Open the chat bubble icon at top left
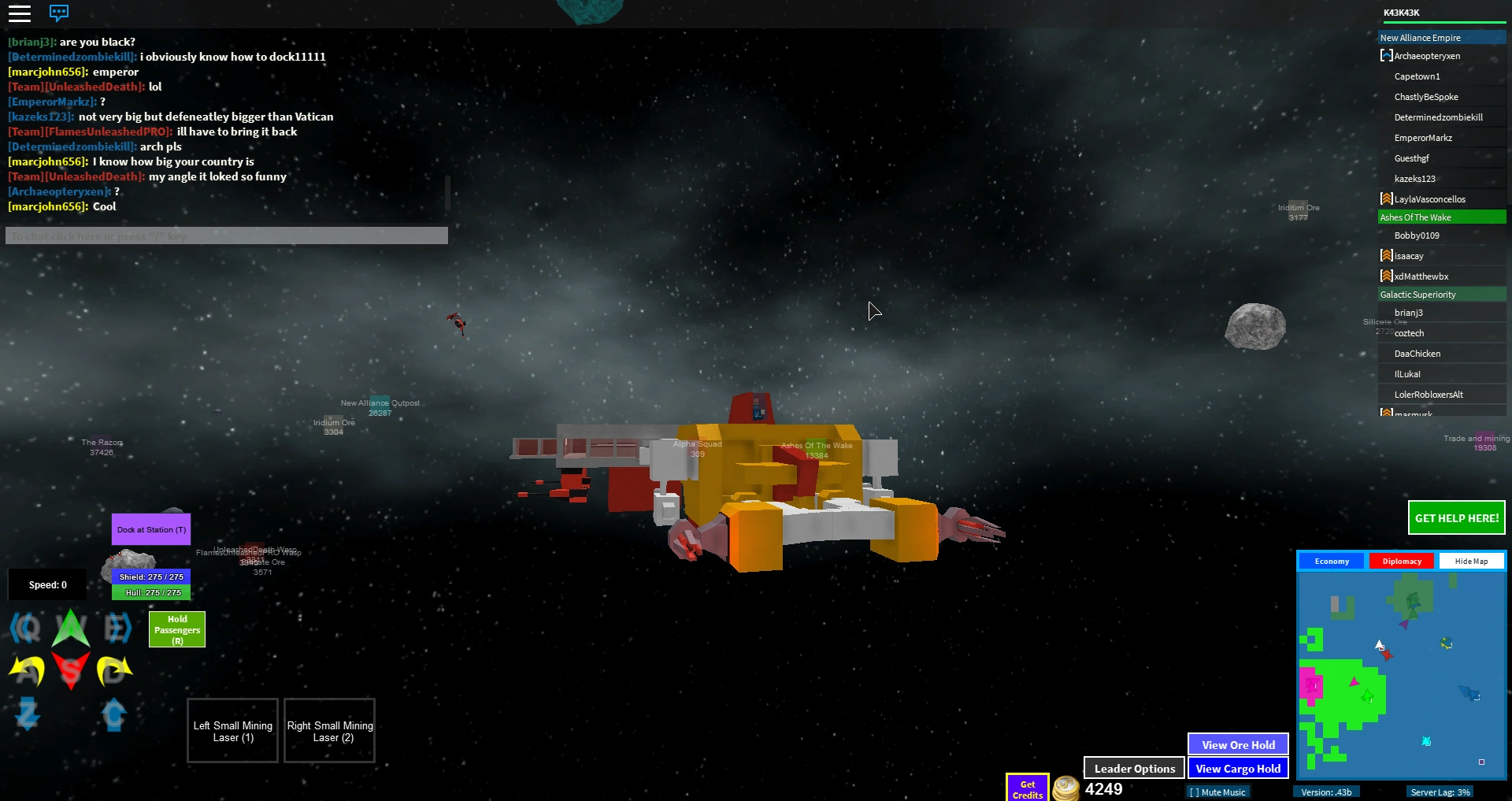The image size is (1512, 801). click(x=59, y=13)
